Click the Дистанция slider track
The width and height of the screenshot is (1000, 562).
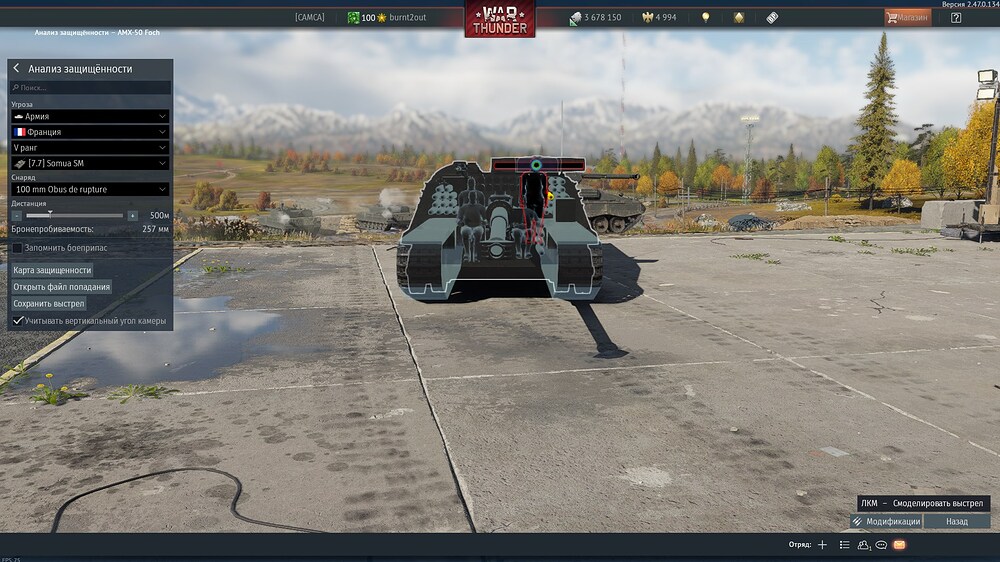point(74,216)
